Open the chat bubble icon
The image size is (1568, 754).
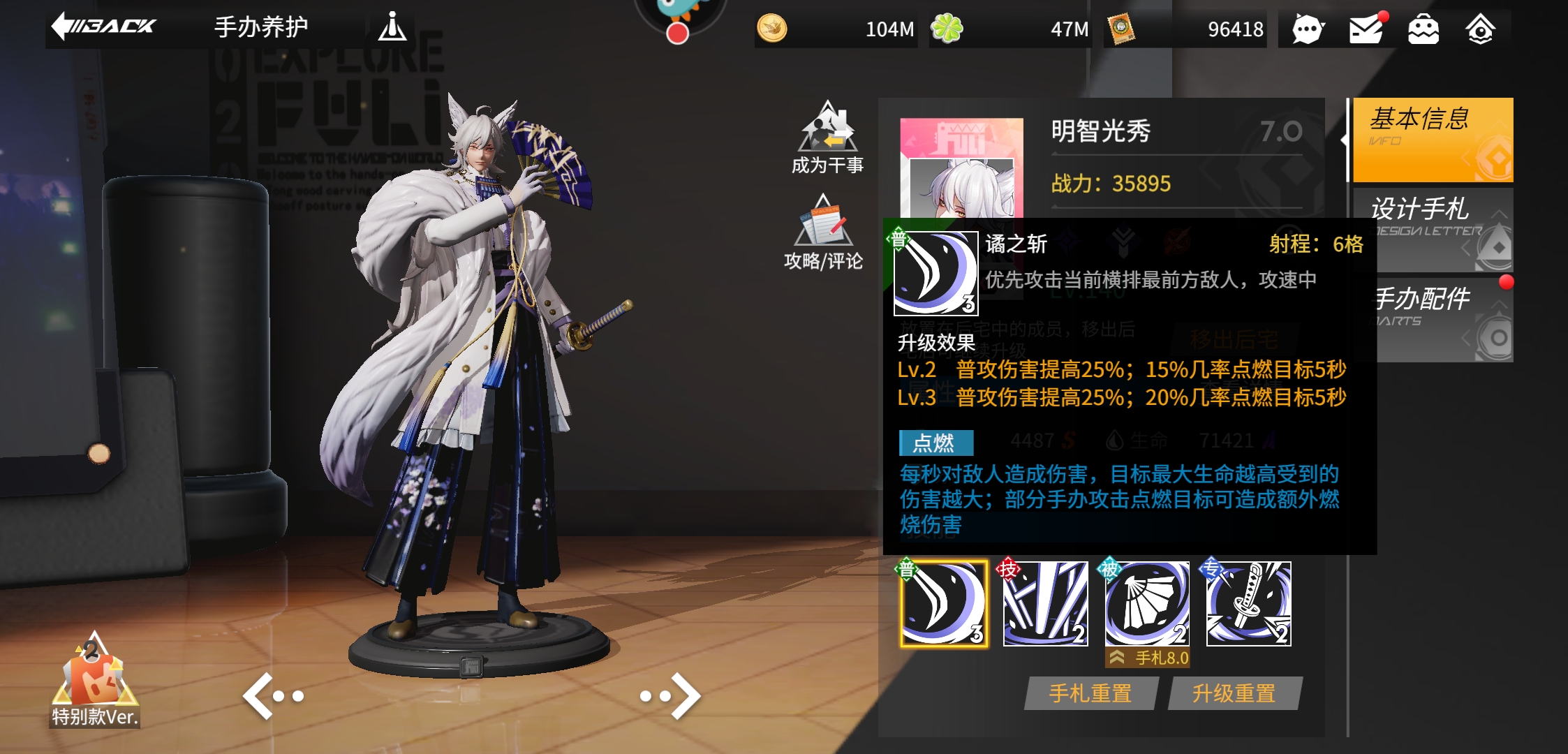[x=1308, y=29]
